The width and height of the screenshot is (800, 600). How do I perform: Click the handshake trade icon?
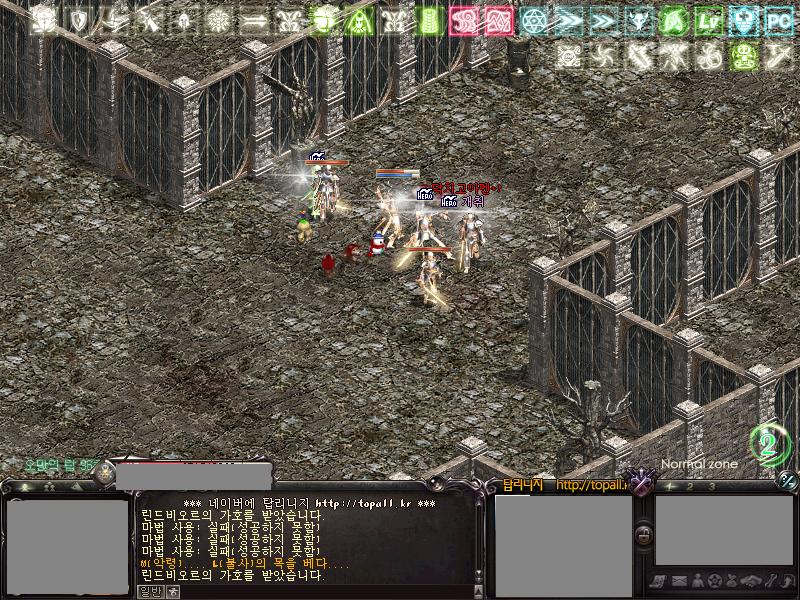(x=753, y=581)
